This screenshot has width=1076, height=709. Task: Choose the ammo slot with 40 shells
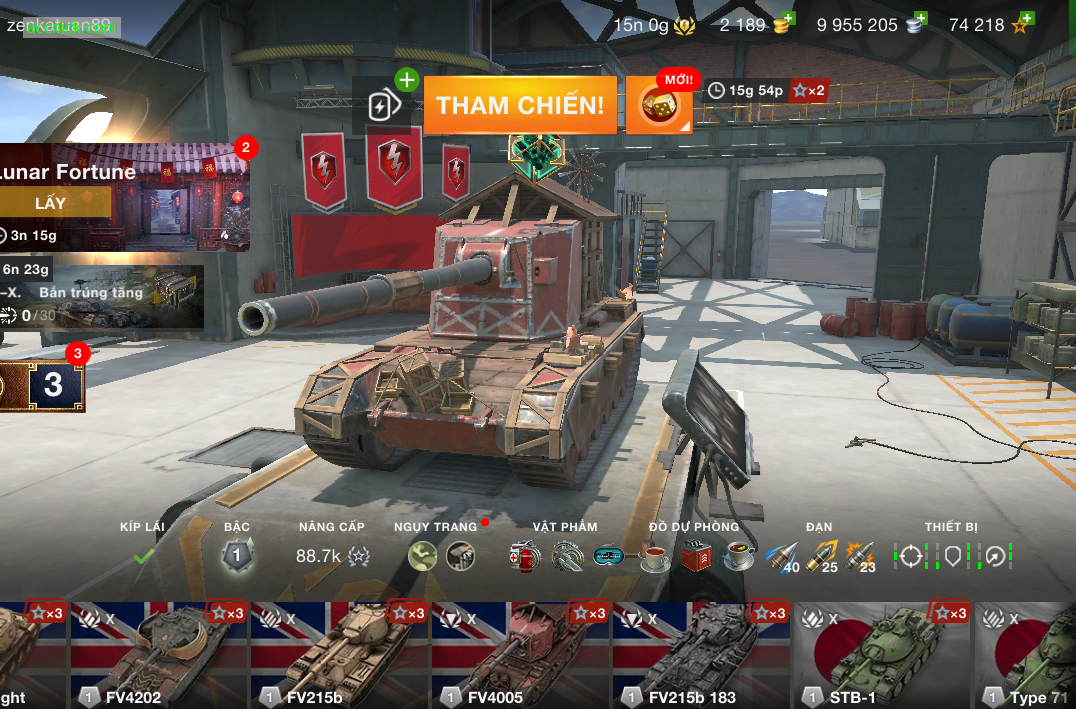pos(782,557)
